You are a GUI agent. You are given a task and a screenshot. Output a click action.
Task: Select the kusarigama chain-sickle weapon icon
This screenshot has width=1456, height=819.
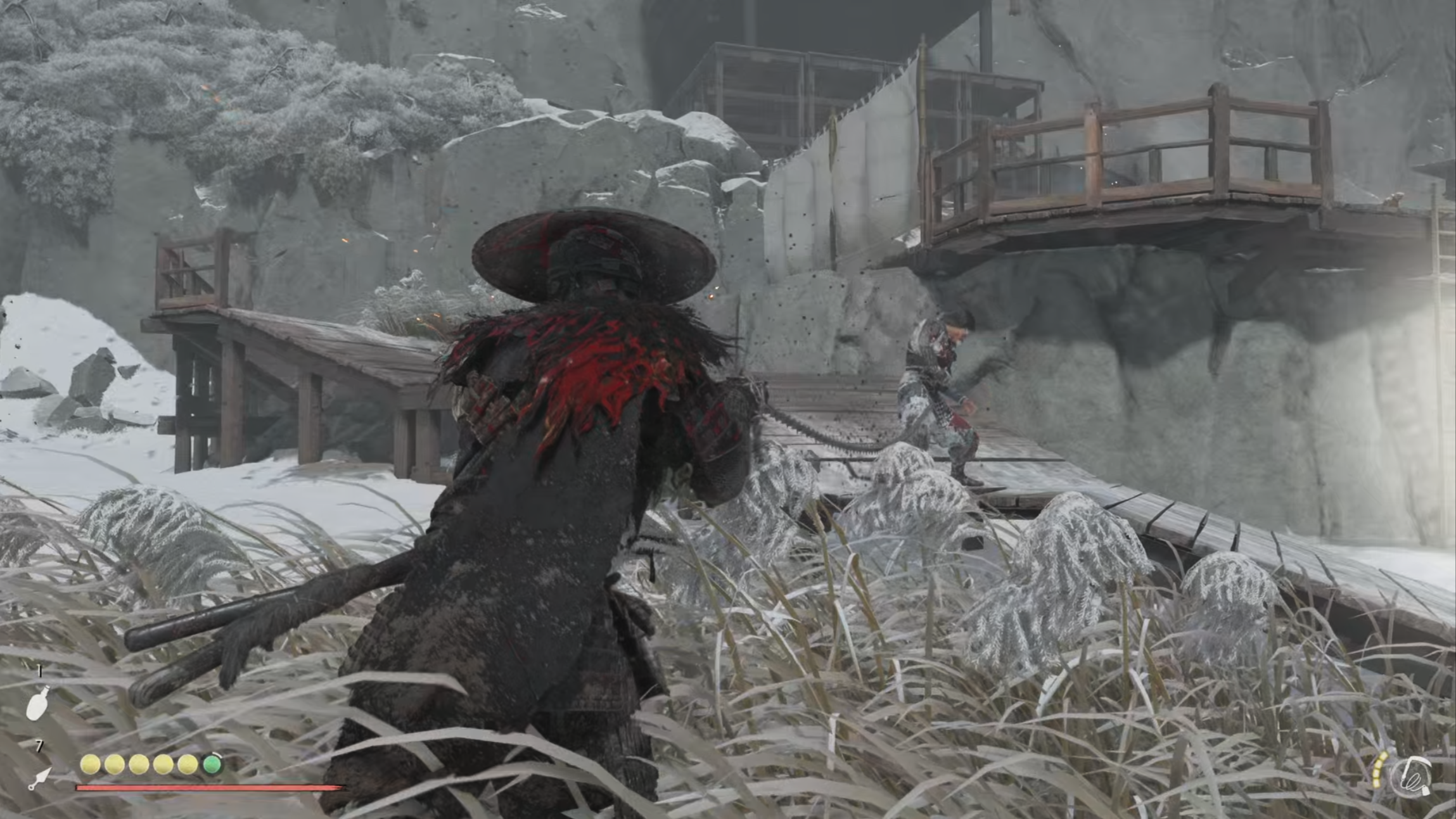click(x=1414, y=776)
